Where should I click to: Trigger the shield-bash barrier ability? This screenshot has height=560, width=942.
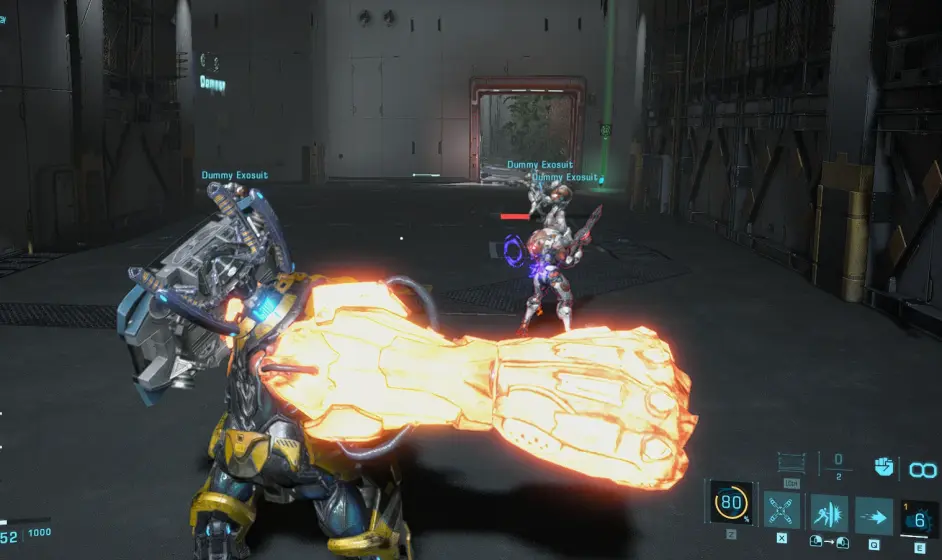coord(828,512)
